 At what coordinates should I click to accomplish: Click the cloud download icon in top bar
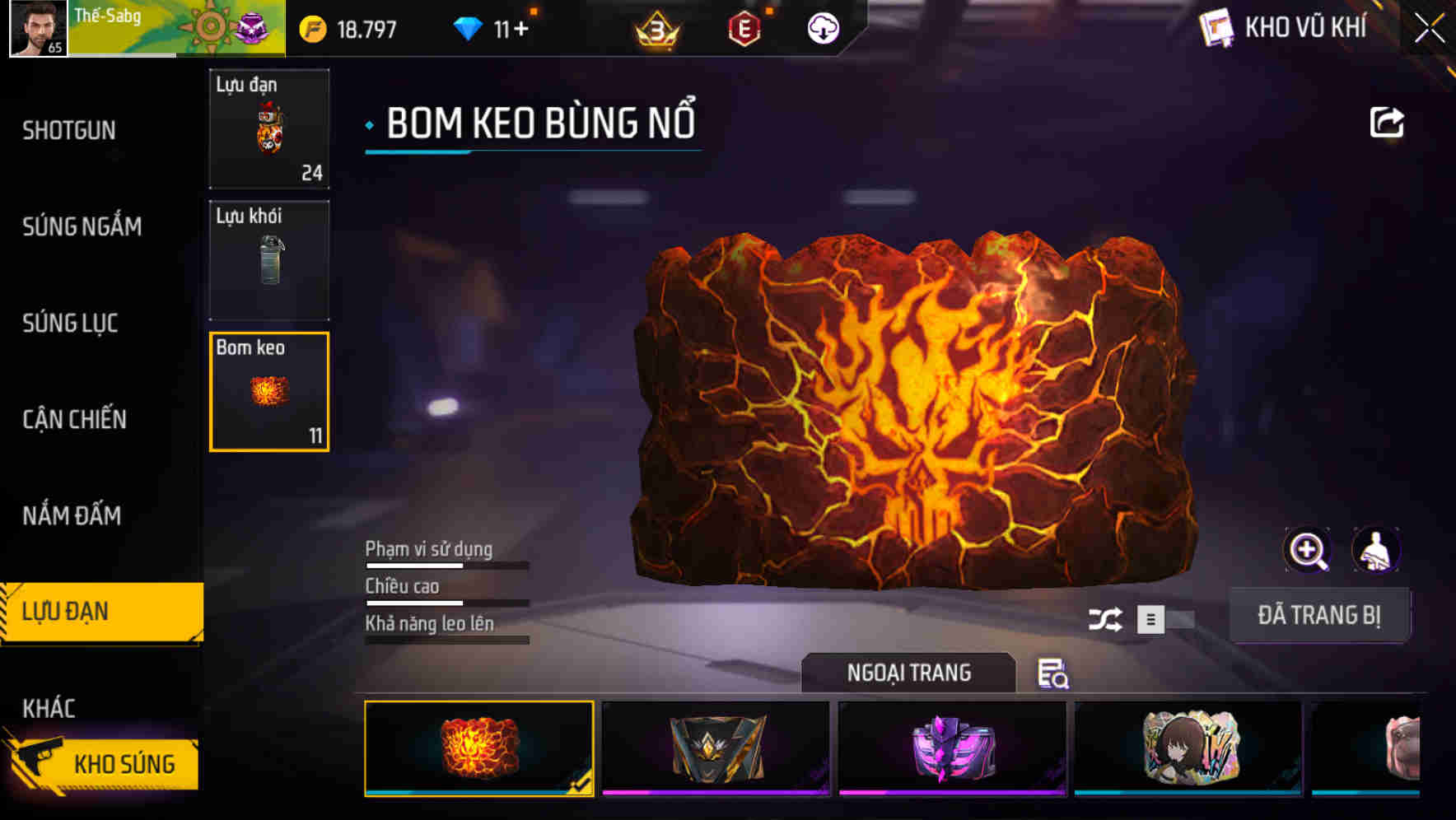coord(821,27)
